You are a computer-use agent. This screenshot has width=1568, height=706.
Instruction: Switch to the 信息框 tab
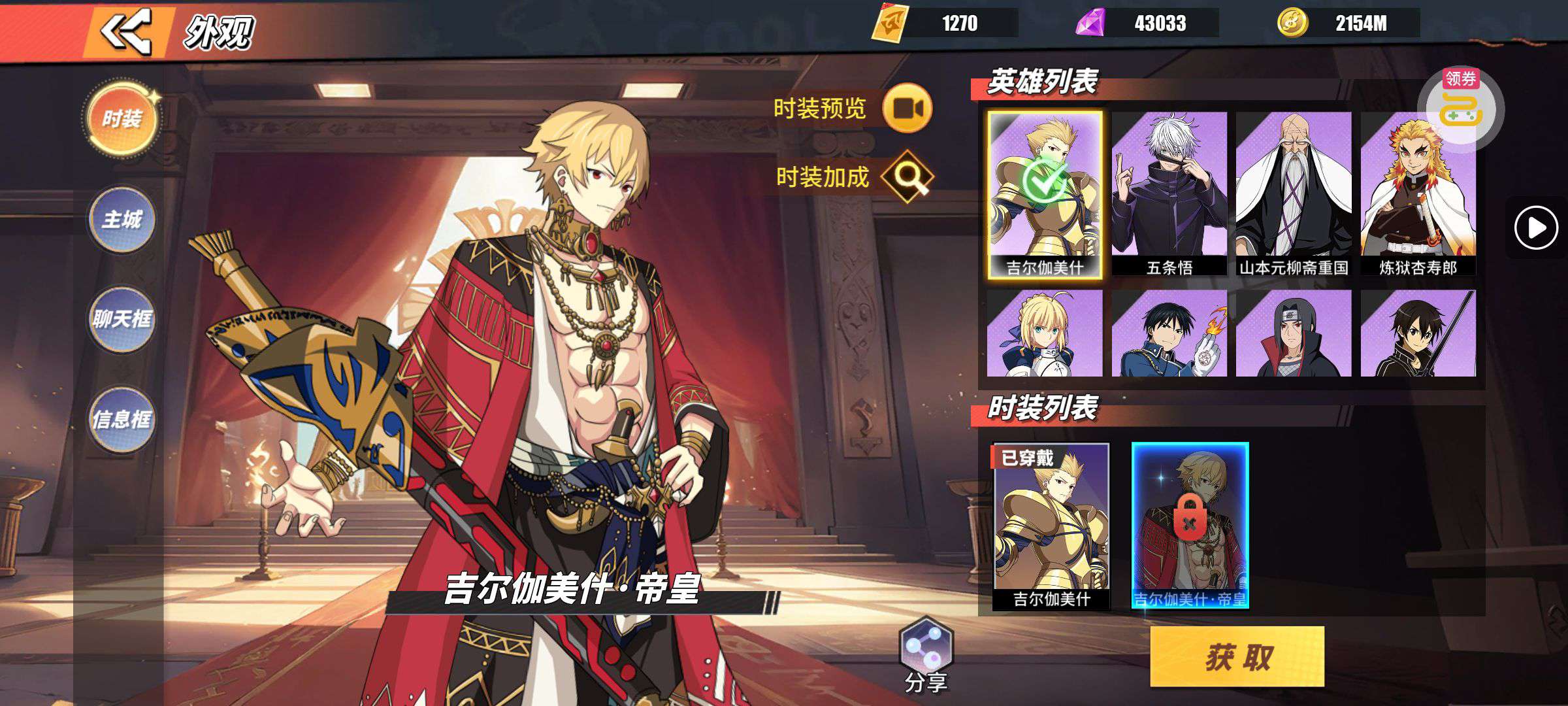pos(122,419)
